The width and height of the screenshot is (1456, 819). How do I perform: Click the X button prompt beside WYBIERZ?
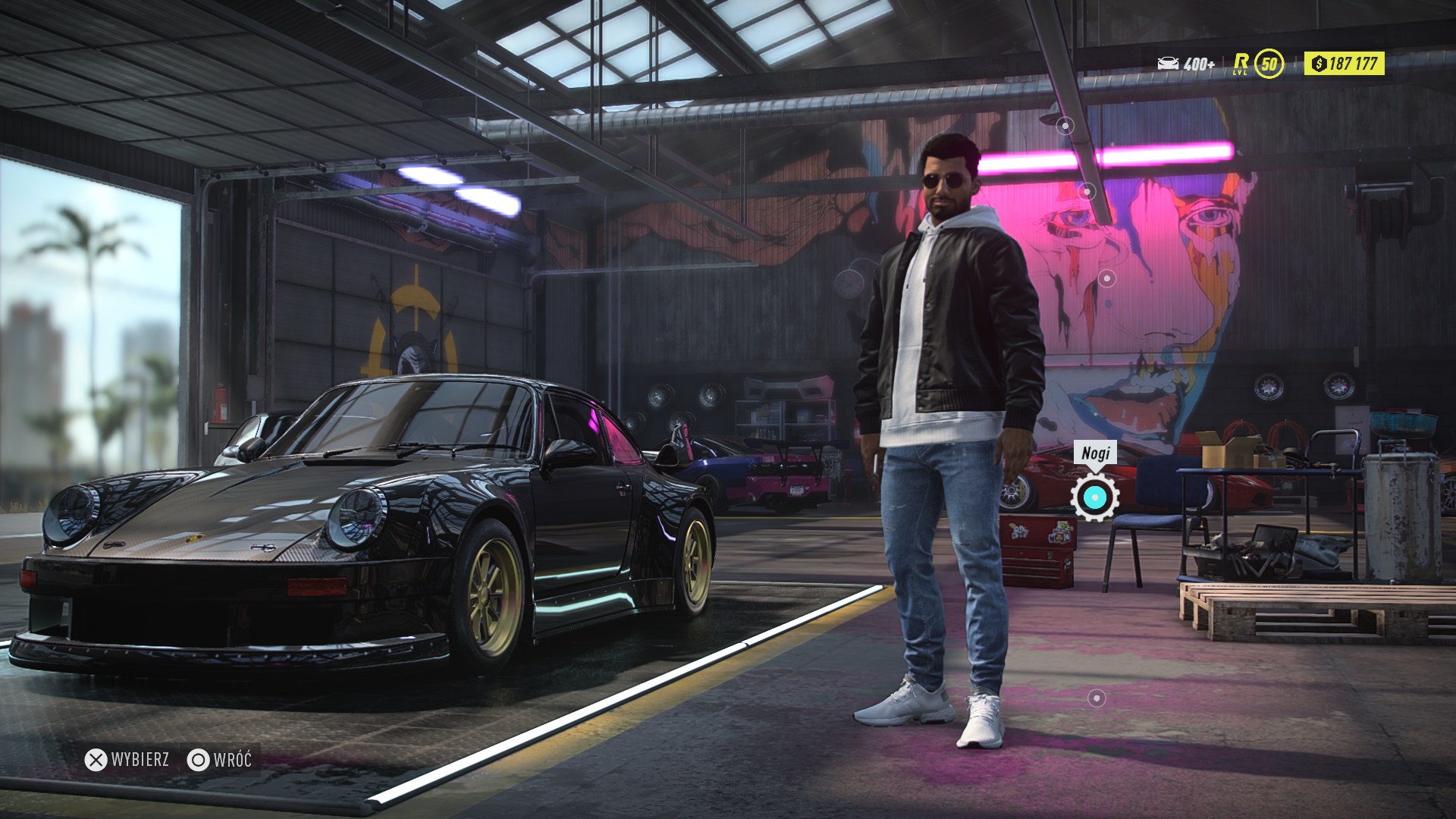97,758
